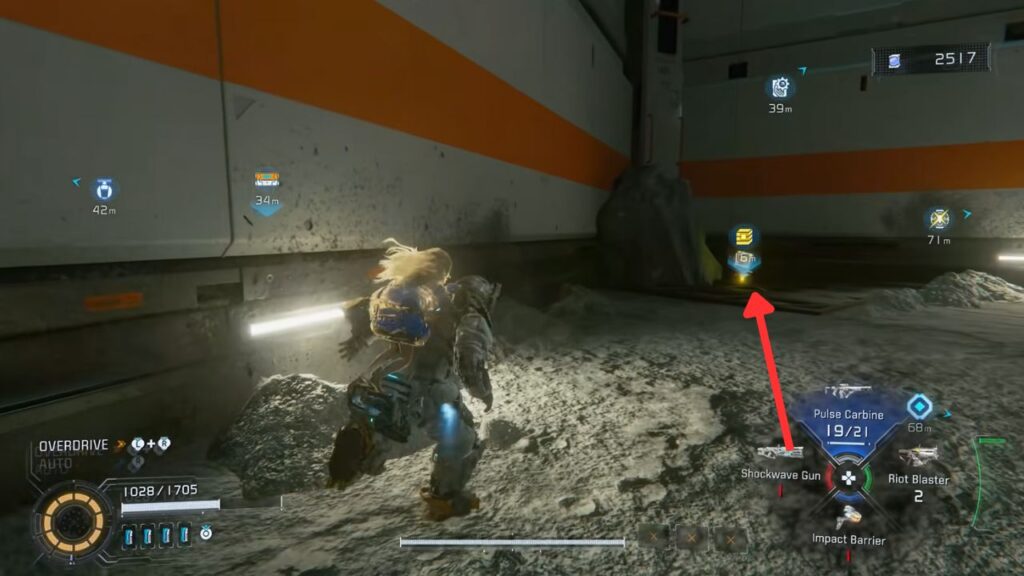The width and height of the screenshot is (1024, 576).
Task: Select the Pulse Carbine weapon slot
Action: (x=848, y=419)
